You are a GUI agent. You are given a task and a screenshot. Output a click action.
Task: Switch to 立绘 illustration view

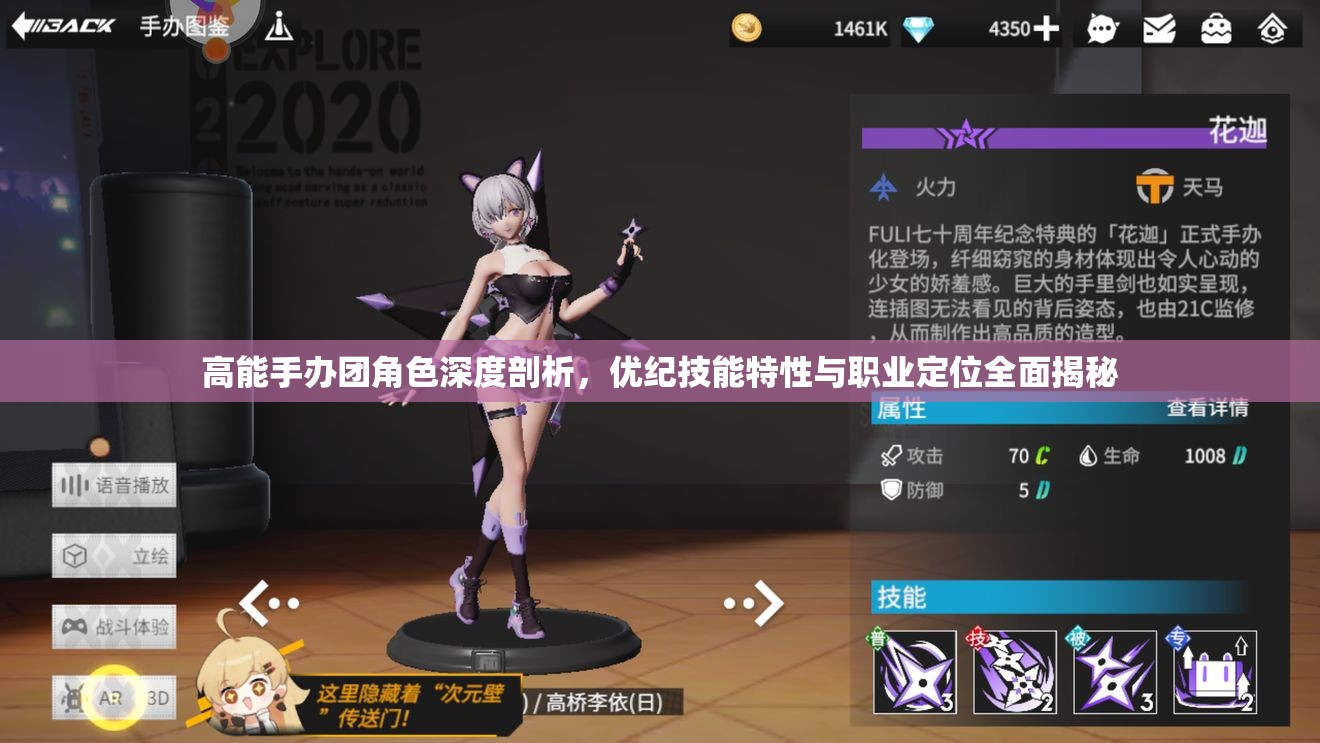point(115,556)
